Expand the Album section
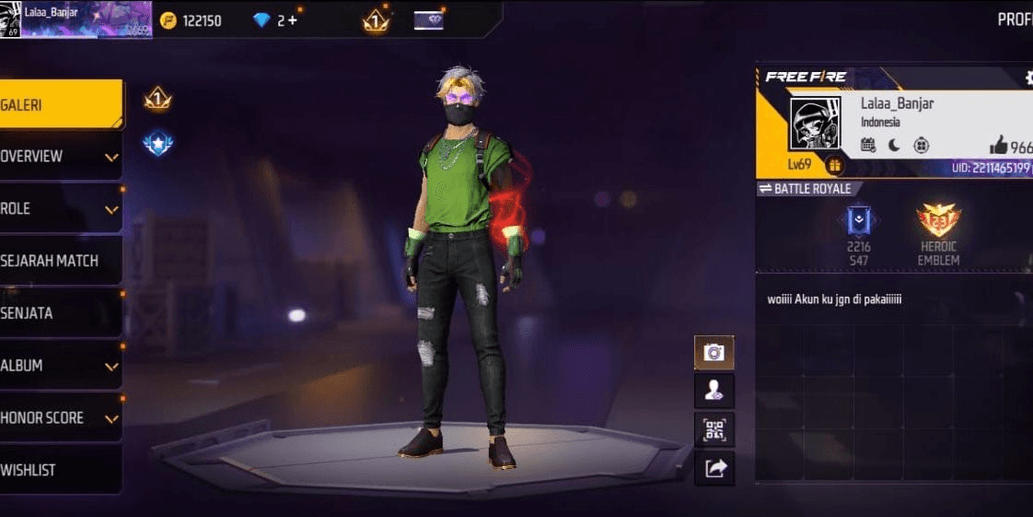 point(60,366)
